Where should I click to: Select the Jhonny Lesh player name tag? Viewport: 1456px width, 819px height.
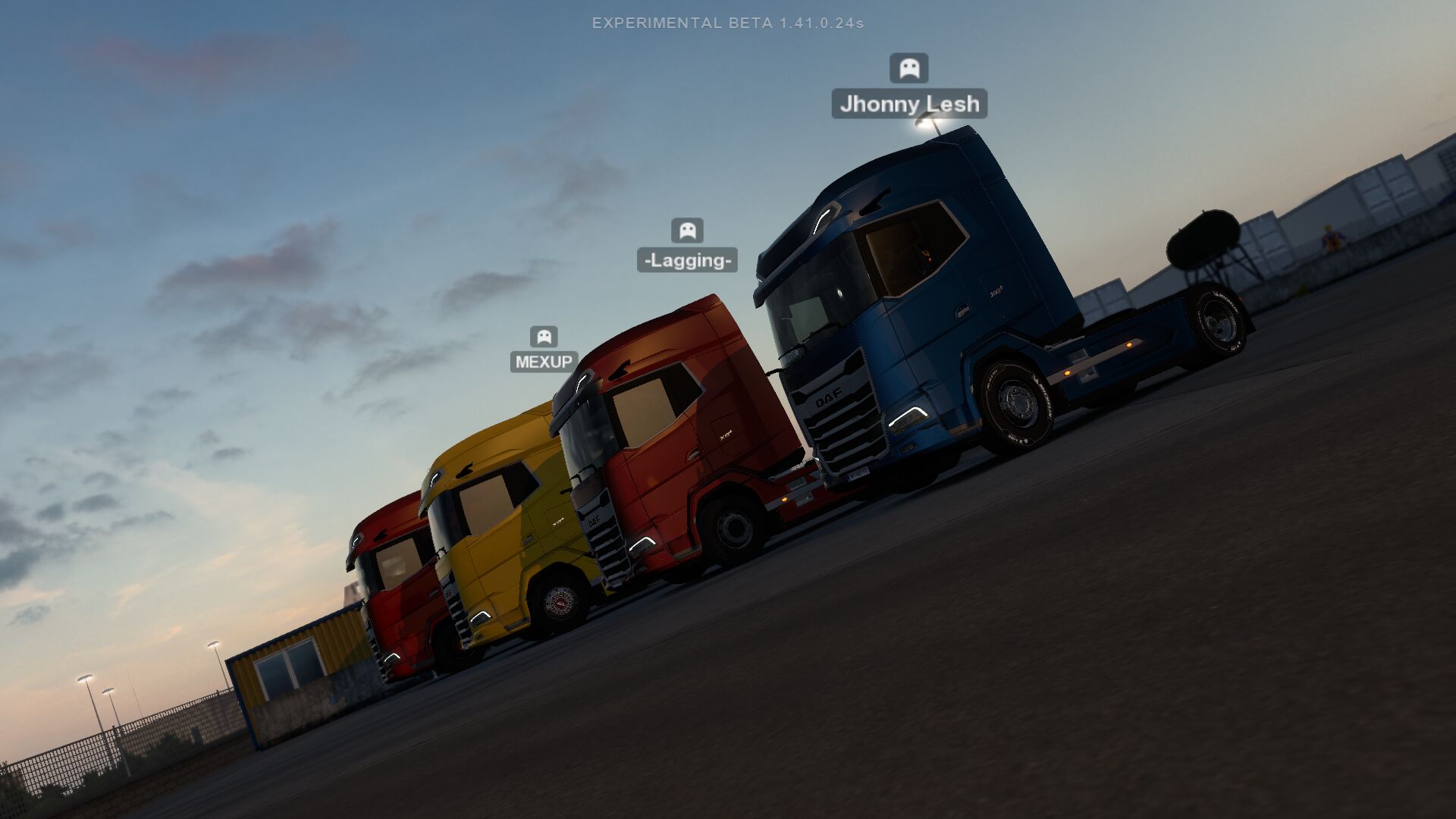(909, 104)
